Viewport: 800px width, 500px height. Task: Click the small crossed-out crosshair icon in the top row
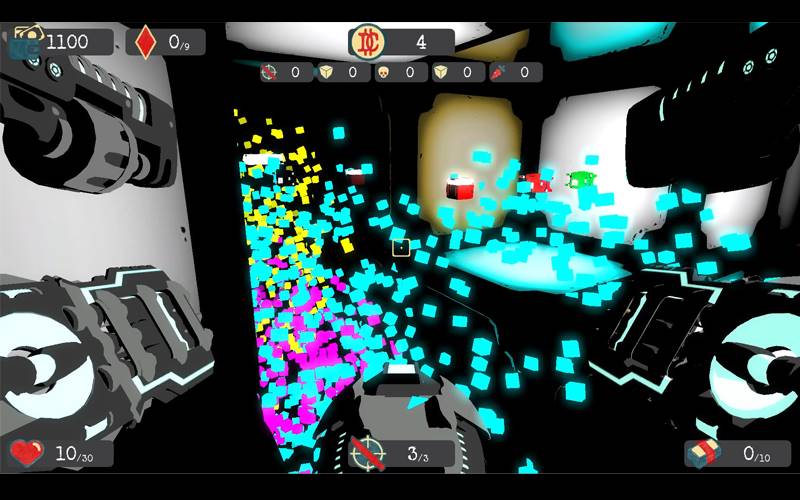(268, 72)
